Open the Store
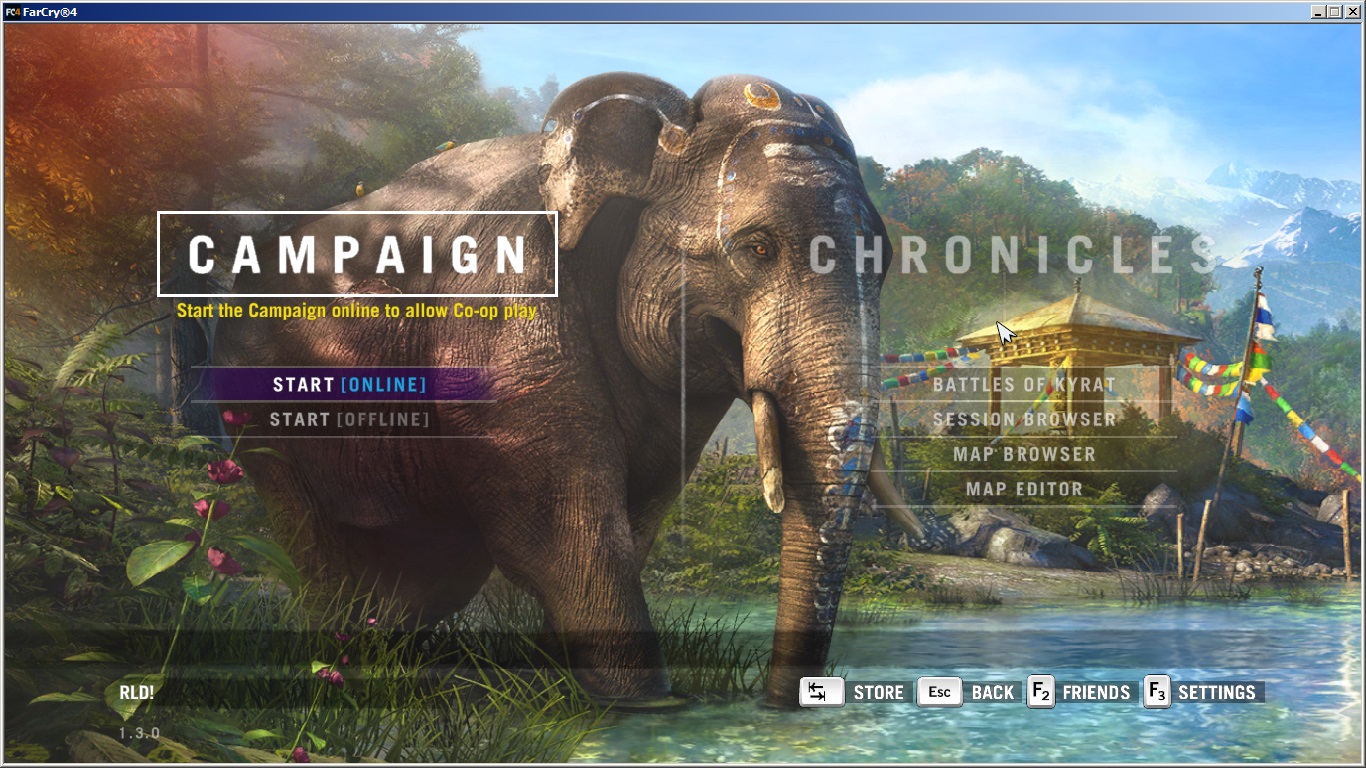Screen dimensions: 1366x768 click(x=853, y=692)
